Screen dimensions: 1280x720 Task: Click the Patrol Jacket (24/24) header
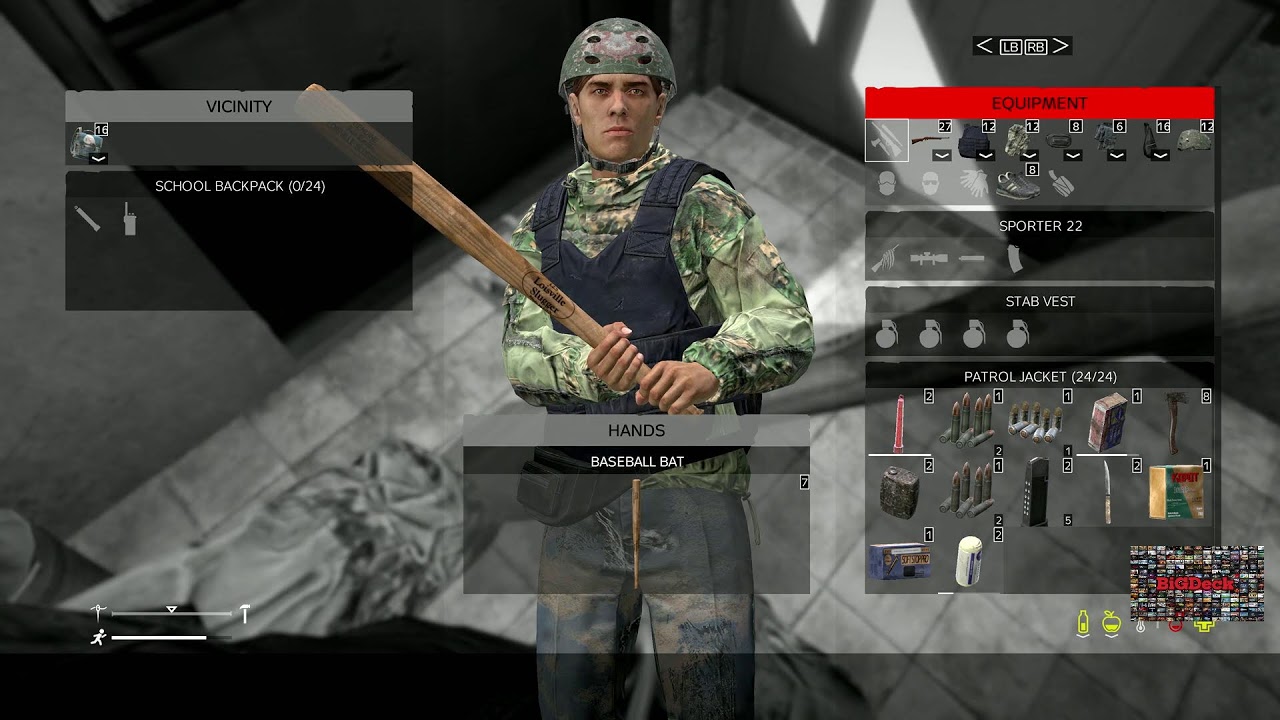coord(1040,375)
